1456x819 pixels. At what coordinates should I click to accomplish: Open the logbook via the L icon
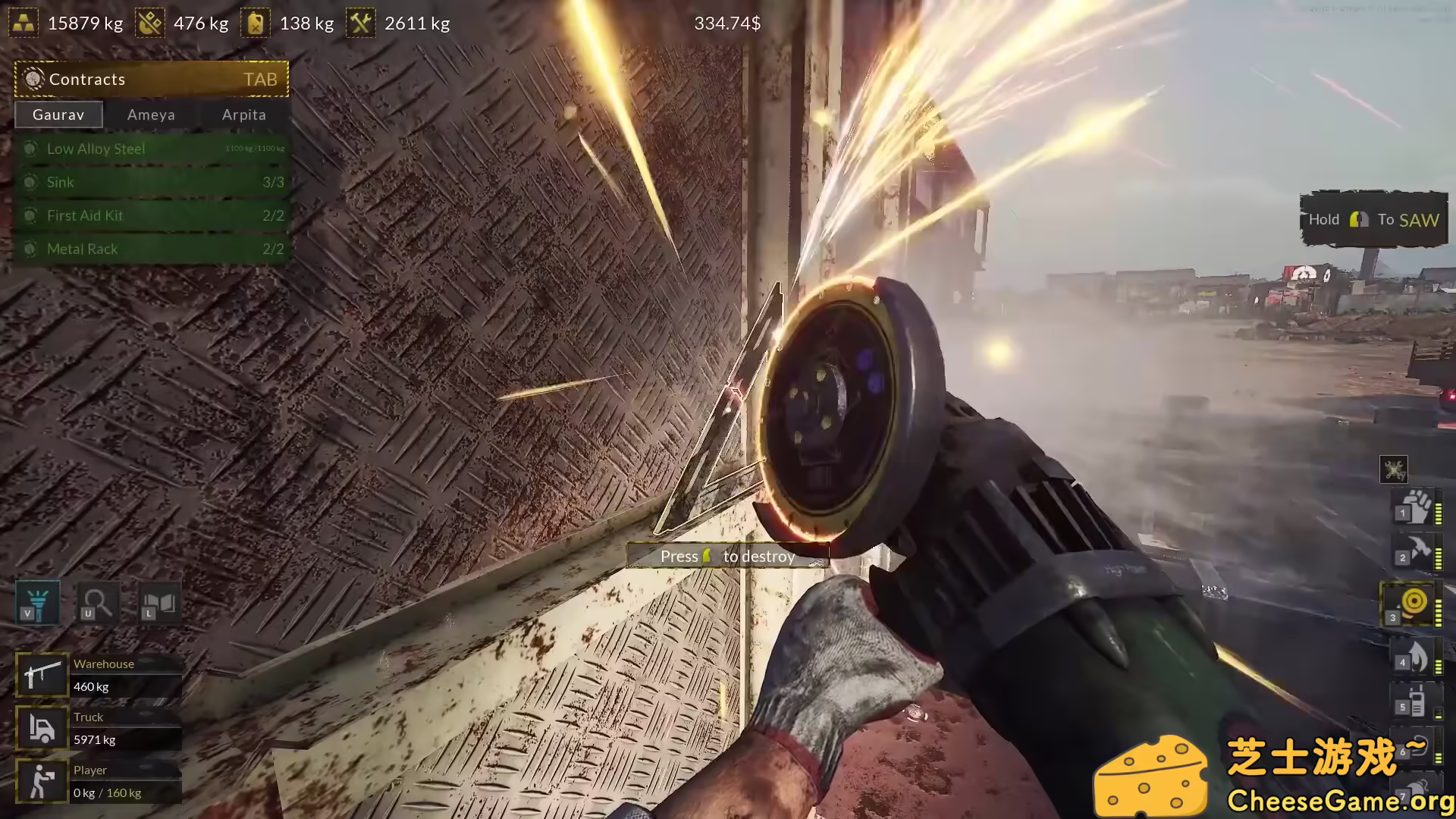(x=160, y=604)
